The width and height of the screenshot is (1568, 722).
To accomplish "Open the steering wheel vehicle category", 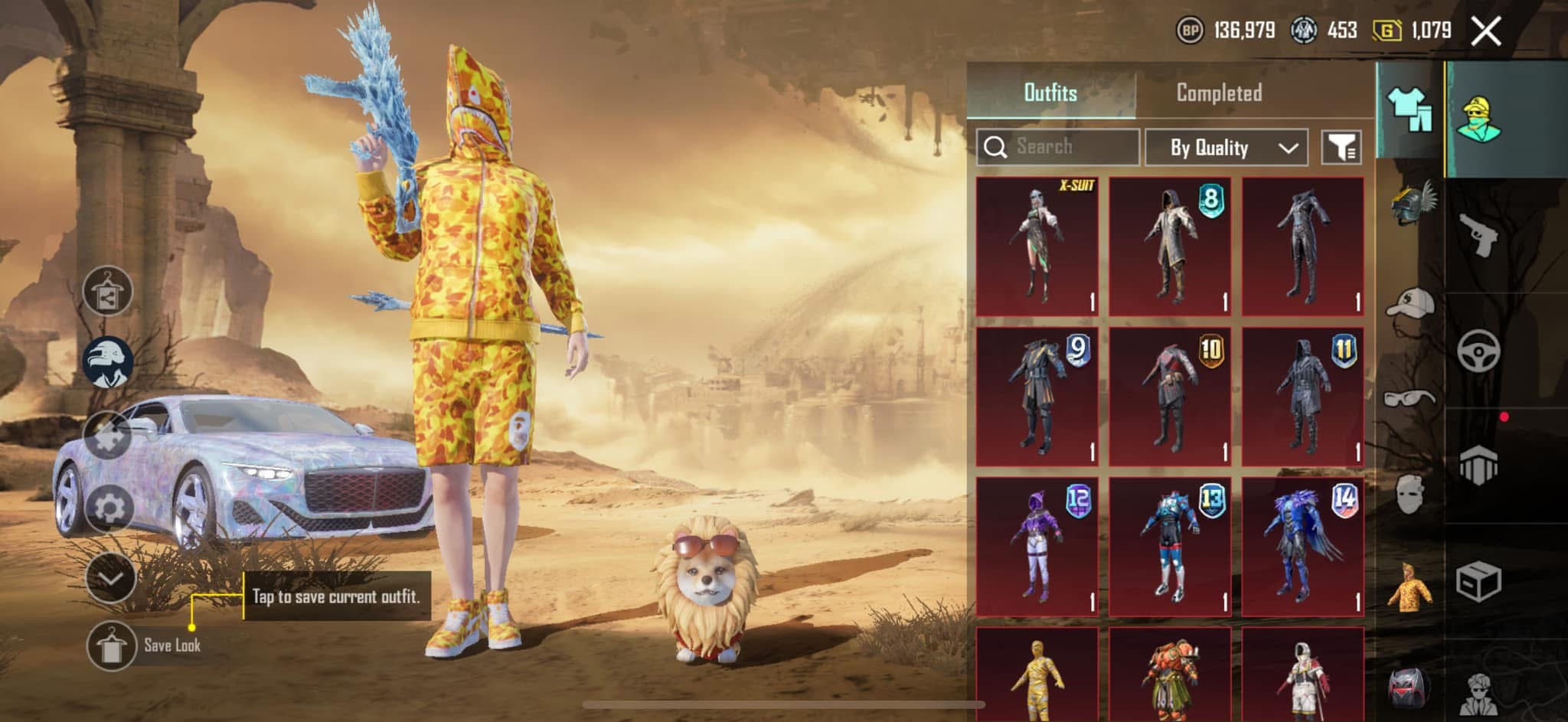I will pyautogui.click(x=1478, y=351).
